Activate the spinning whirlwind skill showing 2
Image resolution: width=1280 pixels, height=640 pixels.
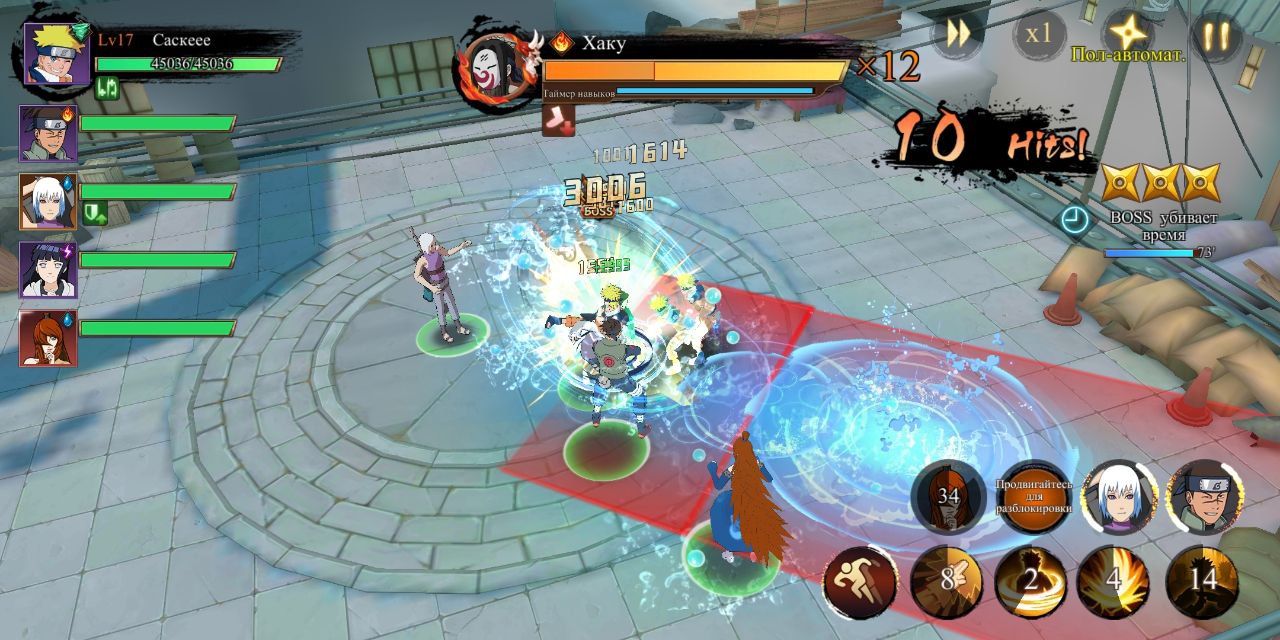coord(1030,582)
